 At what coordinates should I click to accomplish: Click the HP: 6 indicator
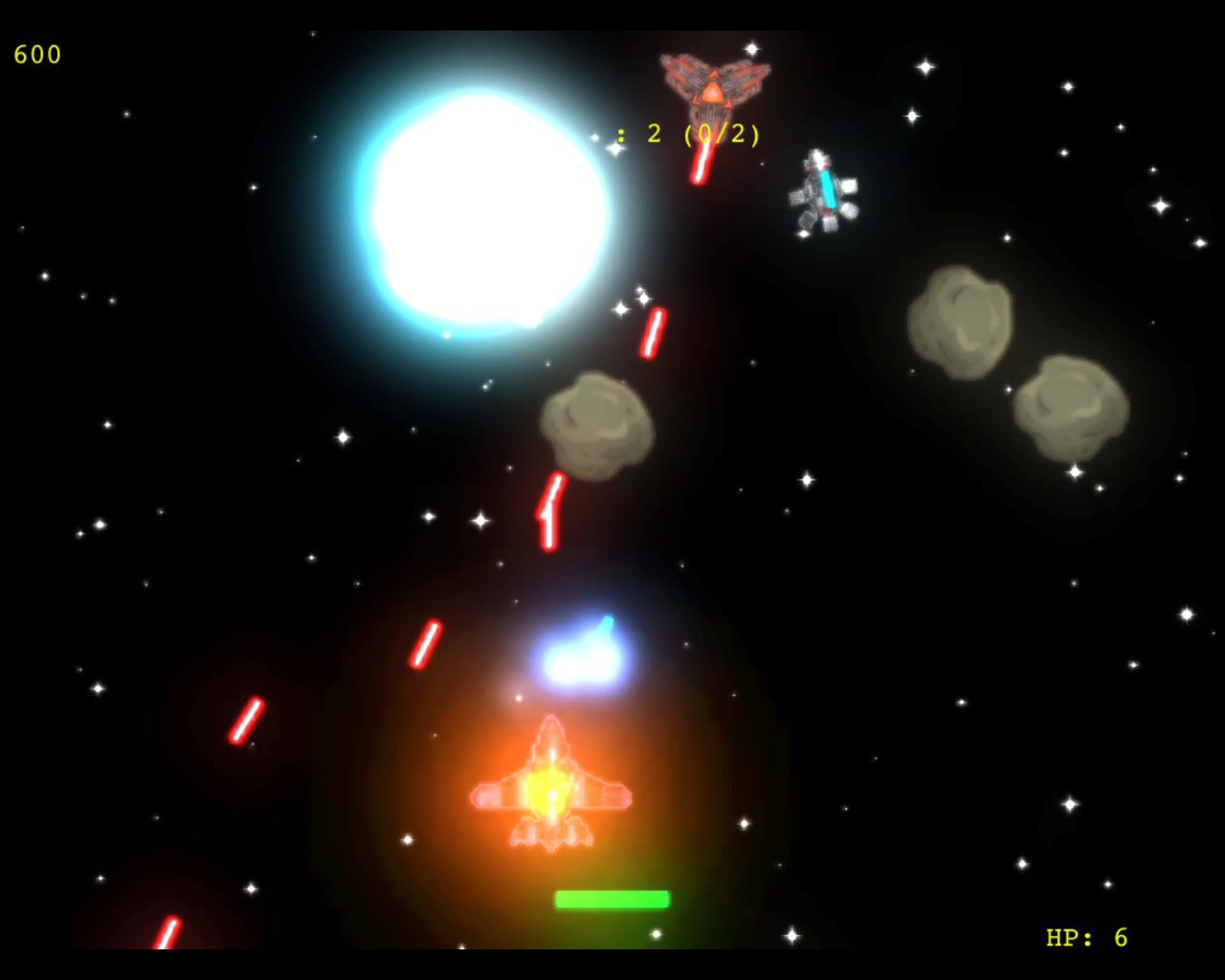[1086, 936]
